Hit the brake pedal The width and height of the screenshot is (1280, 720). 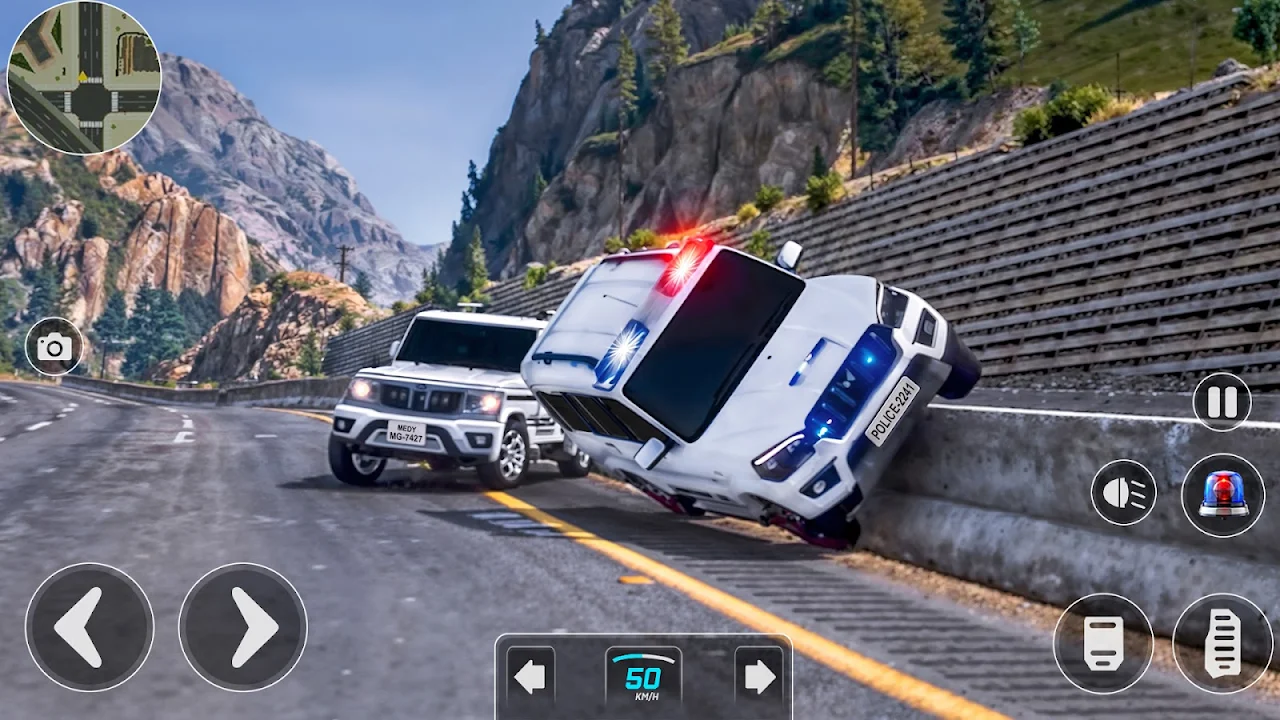(1103, 643)
